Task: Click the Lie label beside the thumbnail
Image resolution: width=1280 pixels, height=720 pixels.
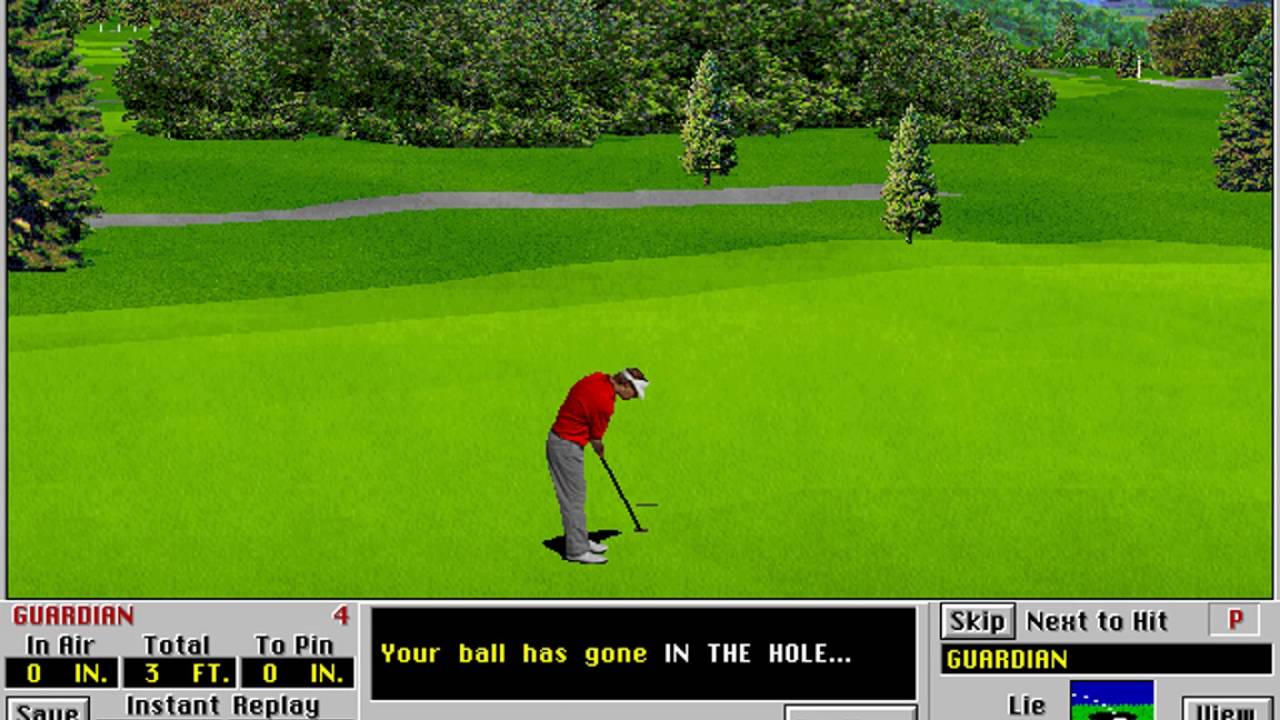Action: point(1028,704)
